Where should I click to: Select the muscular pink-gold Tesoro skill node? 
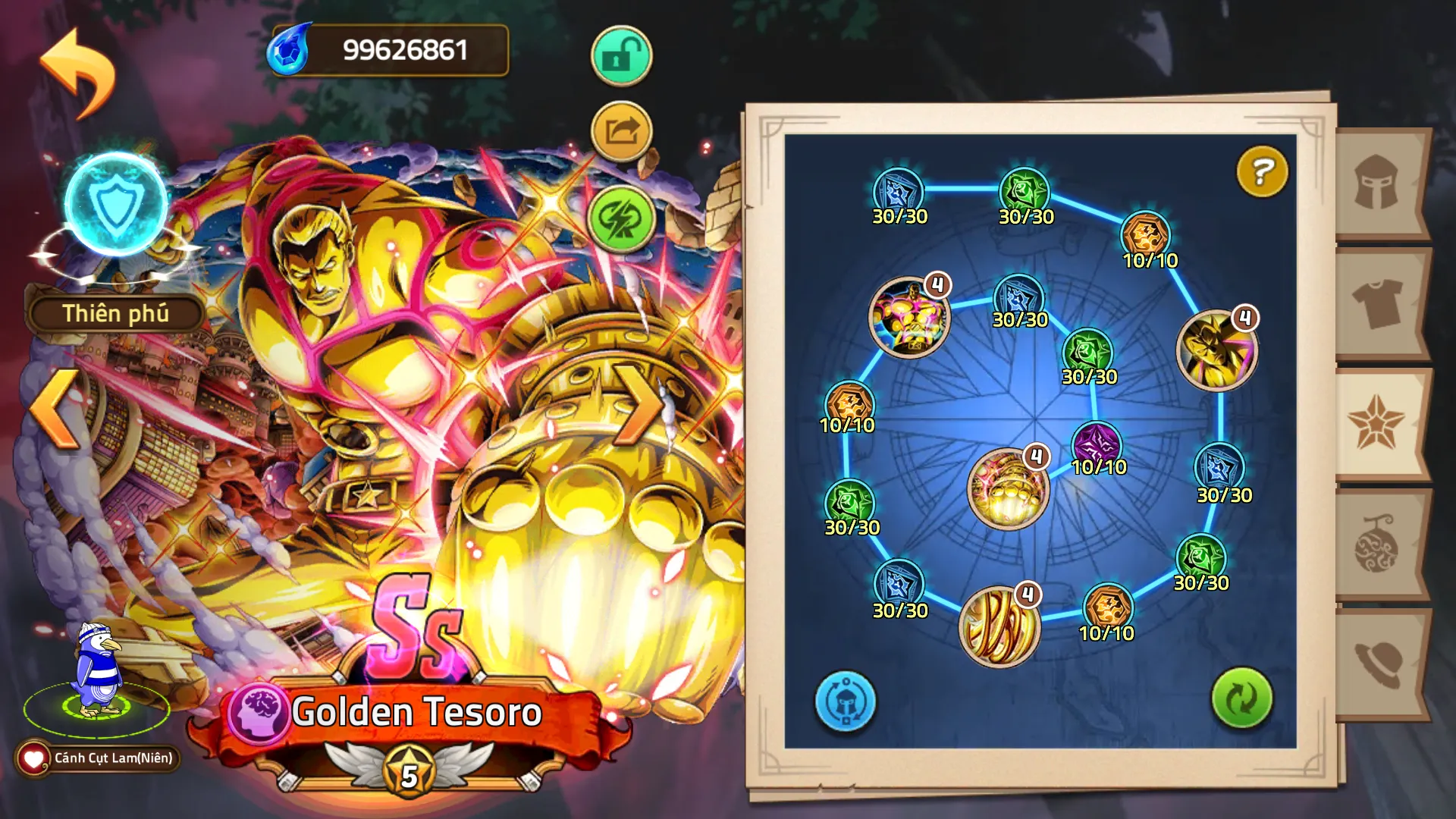908,316
